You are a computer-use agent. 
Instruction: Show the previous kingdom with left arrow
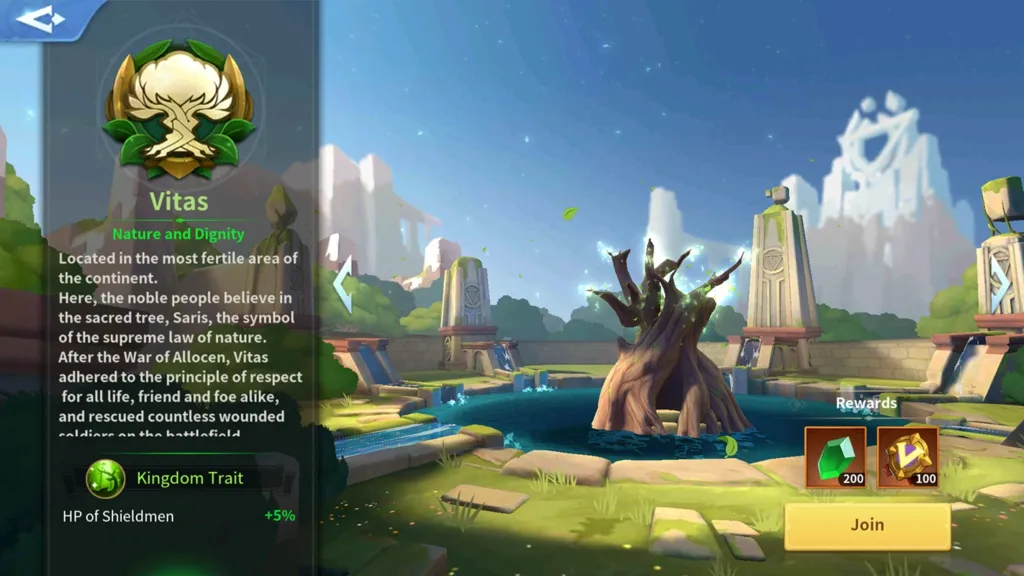(342, 286)
